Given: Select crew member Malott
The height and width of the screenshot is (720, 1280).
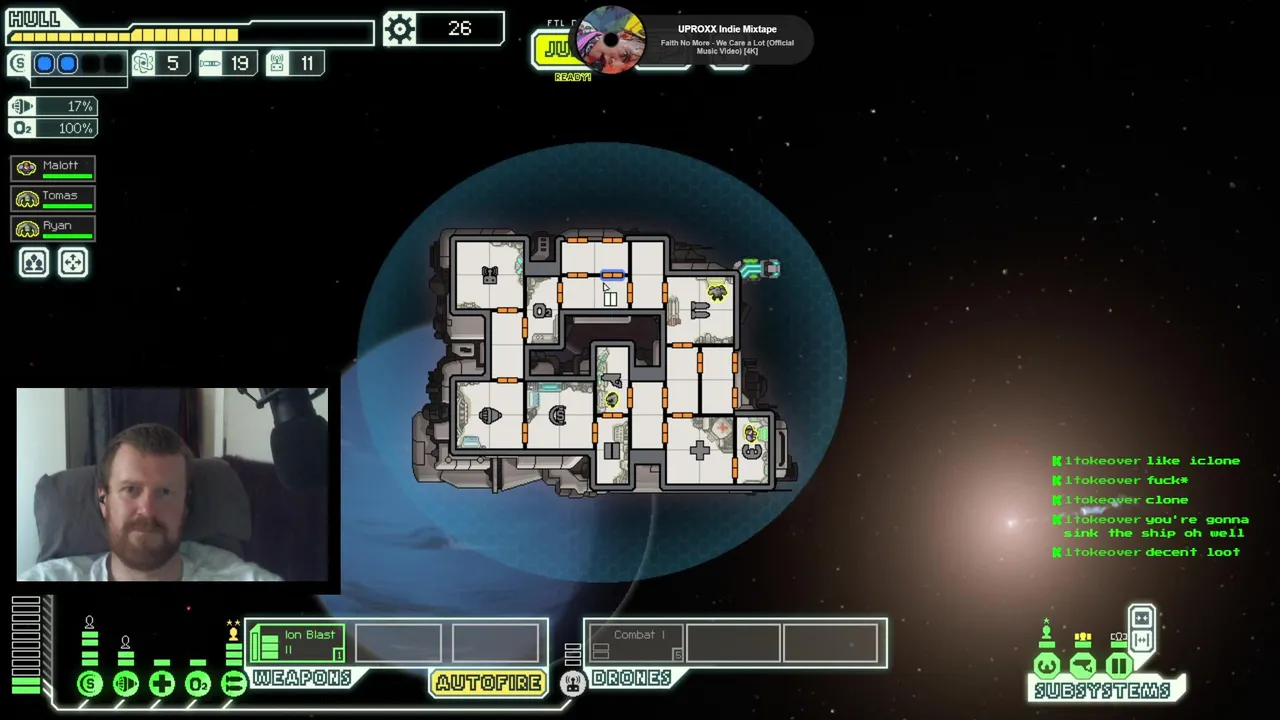Looking at the screenshot, I should coord(53,167).
